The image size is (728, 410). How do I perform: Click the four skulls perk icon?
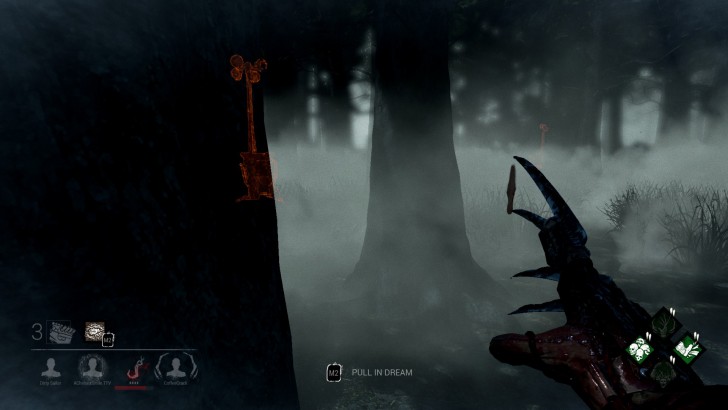[x=640, y=349]
